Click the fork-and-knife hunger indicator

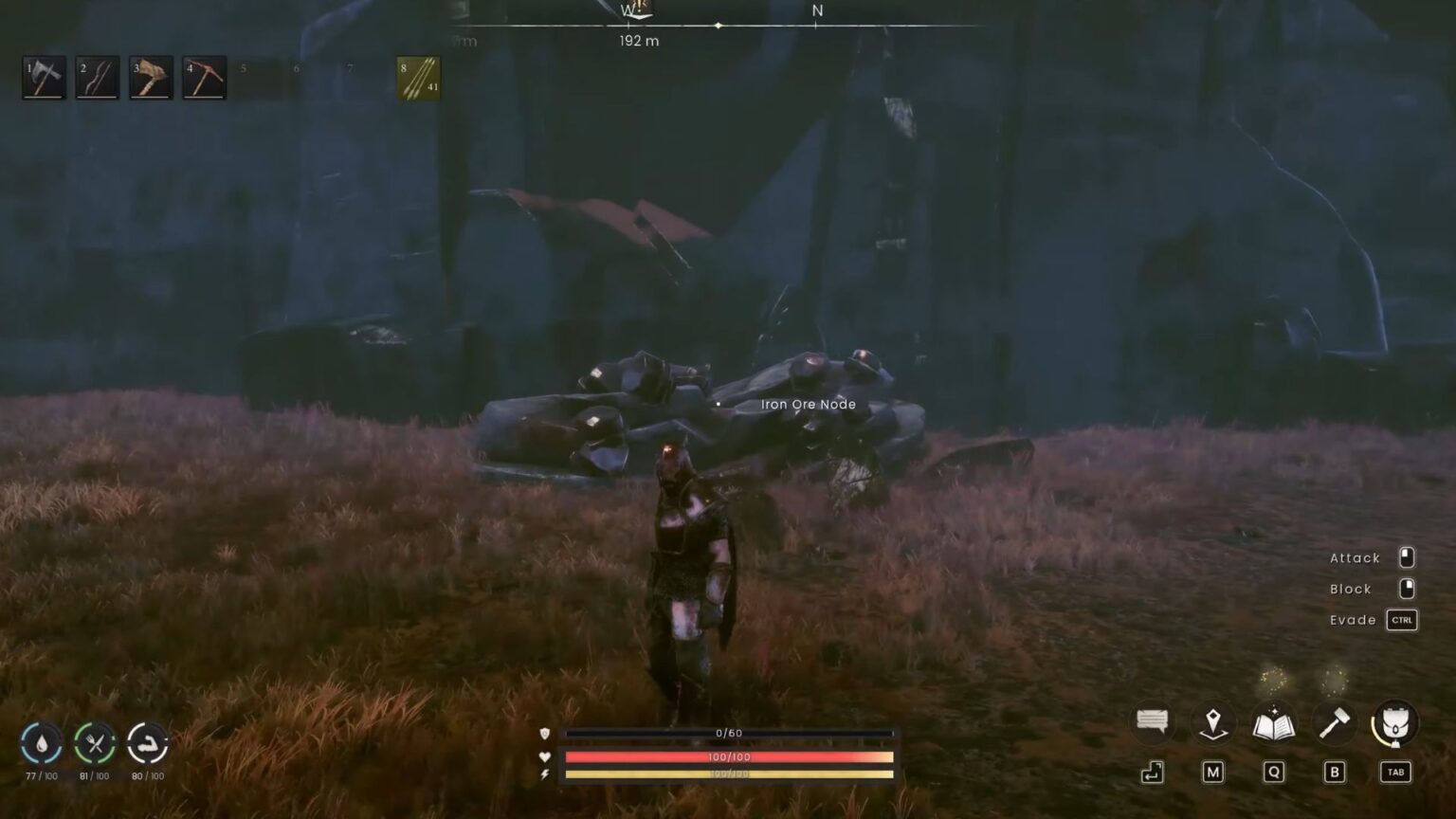pyautogui.click(x=93, y=745)
